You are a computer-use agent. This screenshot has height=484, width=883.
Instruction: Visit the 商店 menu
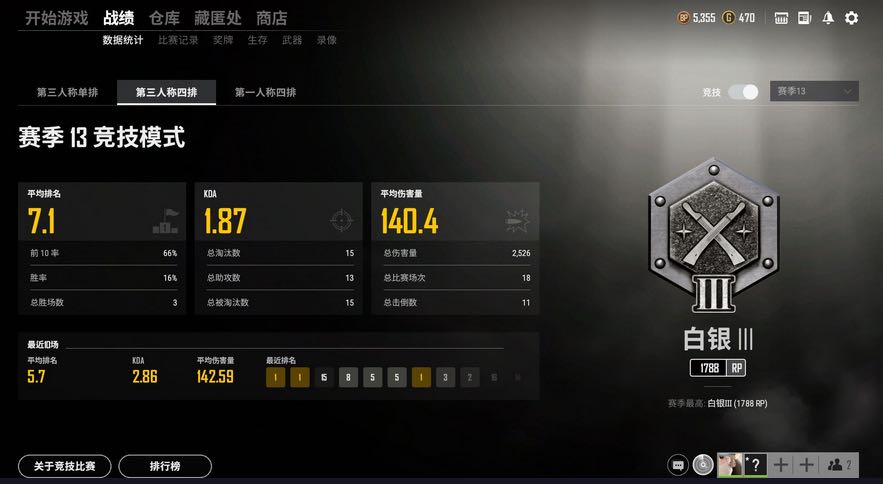(271, 18)
